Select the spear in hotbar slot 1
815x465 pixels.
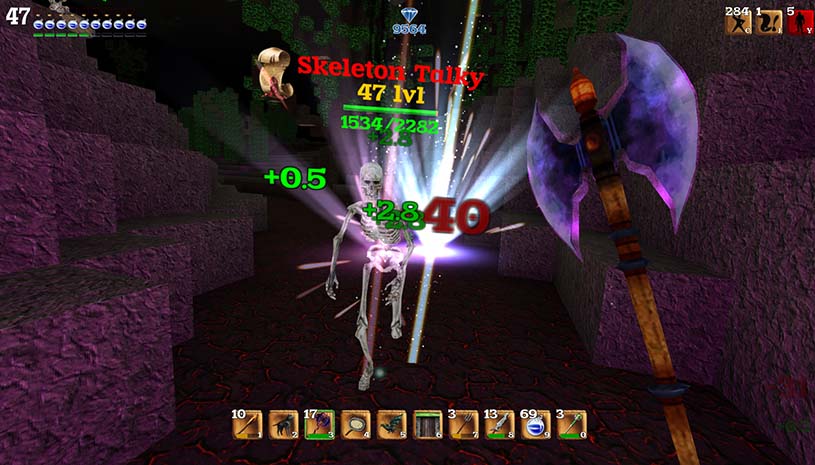click(x=247, y=425)
